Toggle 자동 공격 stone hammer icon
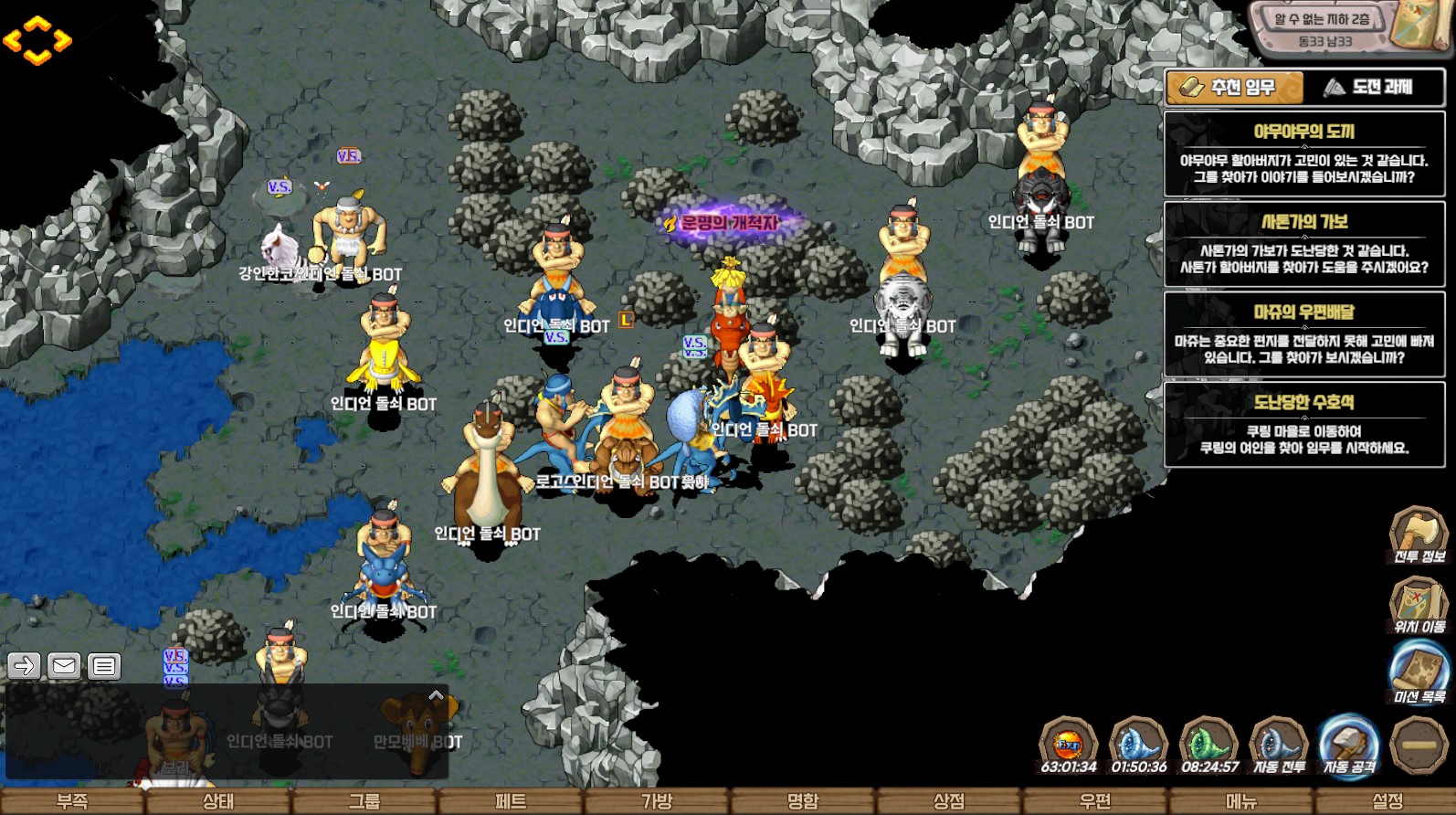Screen dimensions: 1456x815 (x=1349, y=746)
